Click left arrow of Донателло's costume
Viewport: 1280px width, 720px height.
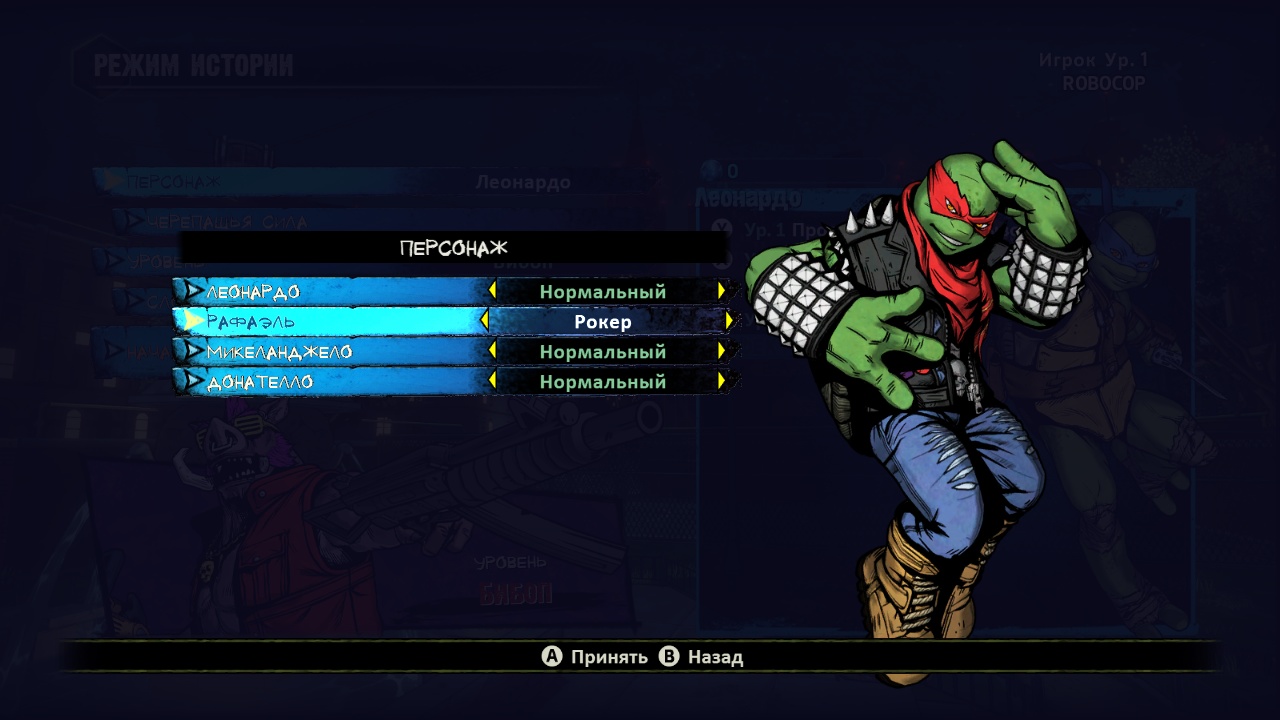point(492,382)
